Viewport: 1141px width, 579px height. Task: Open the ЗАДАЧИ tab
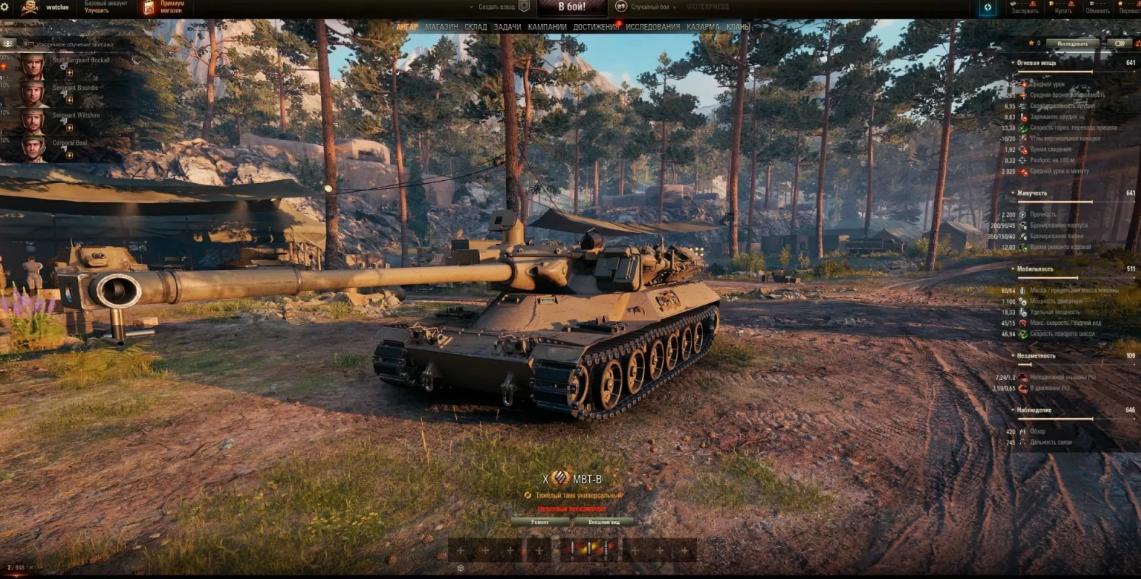(507, 27)
